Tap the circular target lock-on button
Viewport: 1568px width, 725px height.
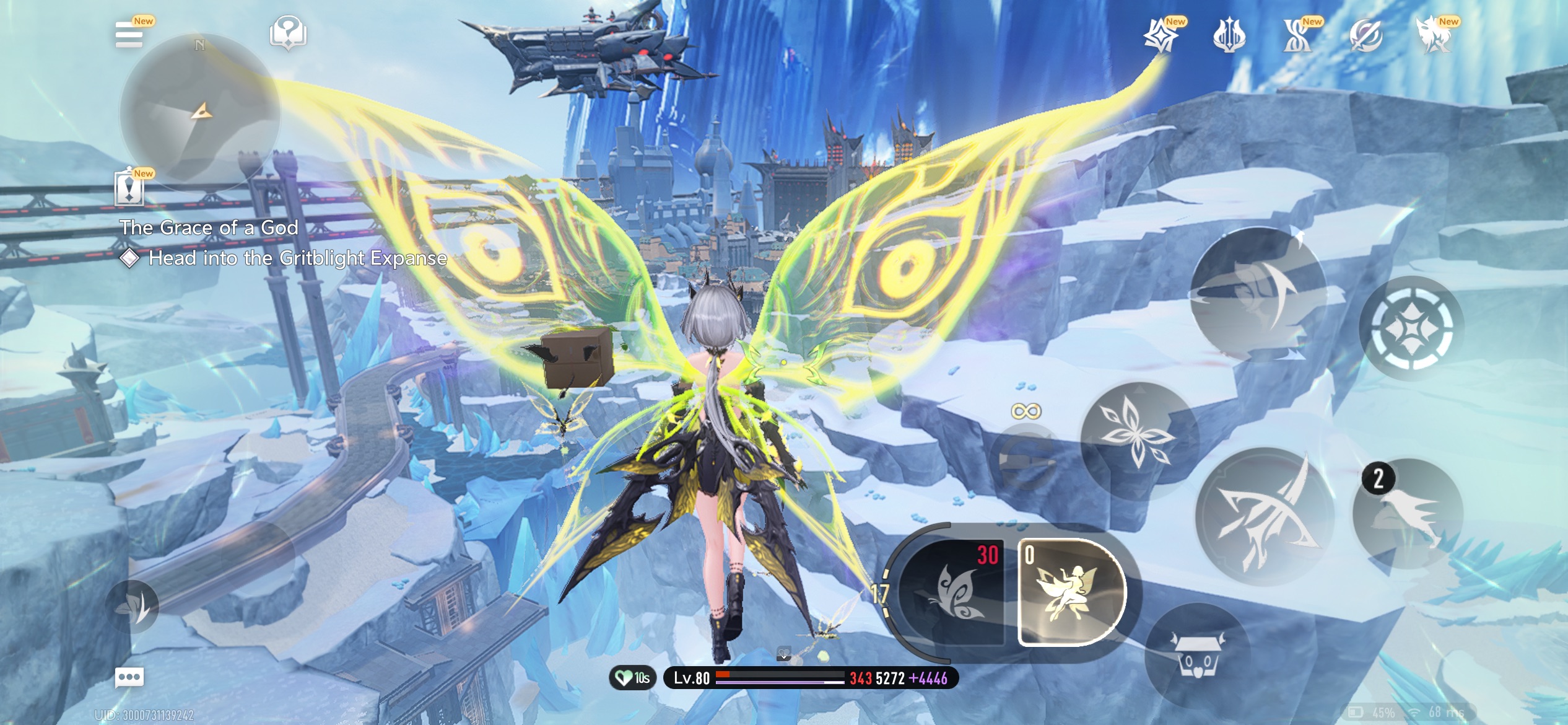[x=1411, y=328]
